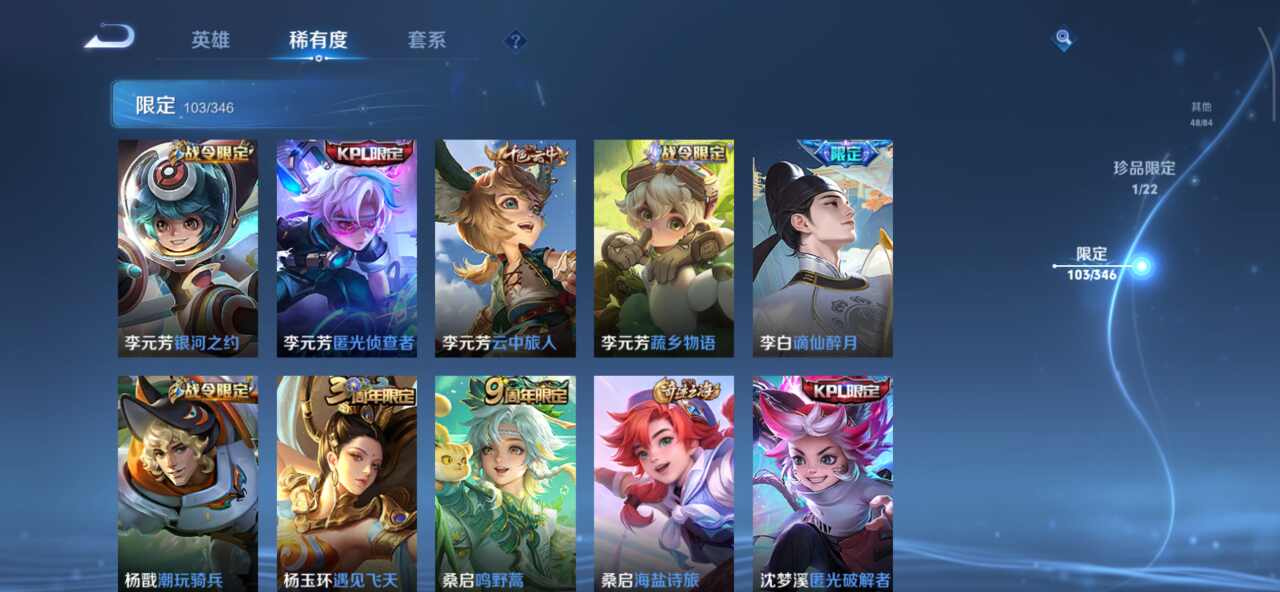
Task: Open the 杨戬 潮玩骑兵 skin card
Action: coord(188,483)
